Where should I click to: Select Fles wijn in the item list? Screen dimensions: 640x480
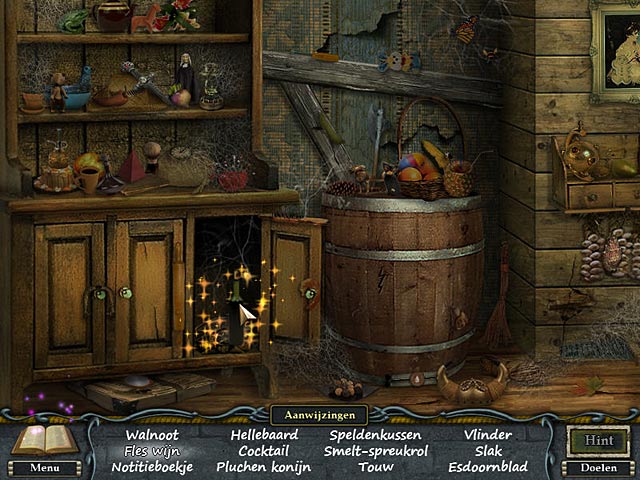pos(150,451)
